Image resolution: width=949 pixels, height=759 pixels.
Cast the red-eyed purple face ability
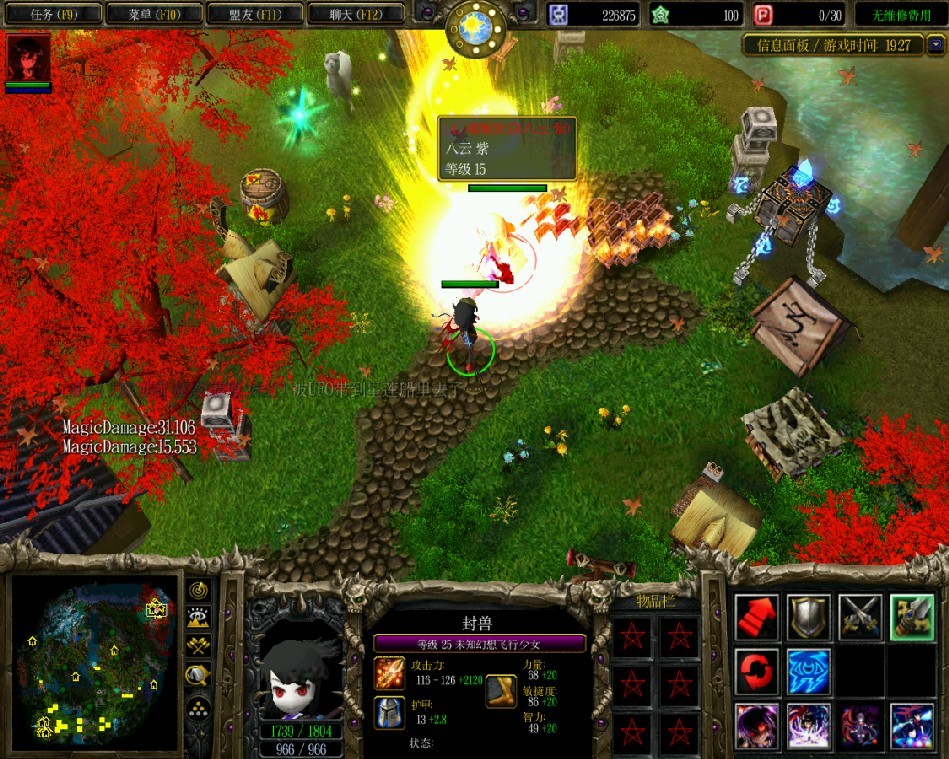(757, 726)
